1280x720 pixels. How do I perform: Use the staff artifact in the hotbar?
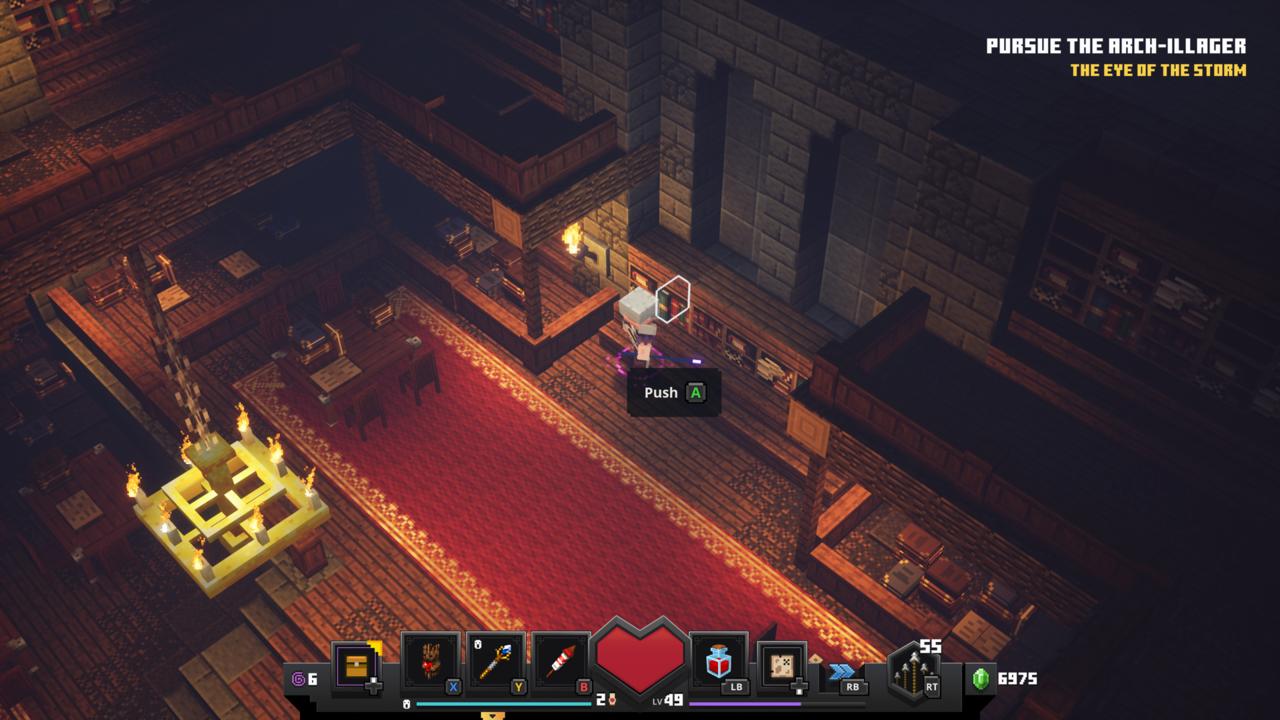pos(496,661)
